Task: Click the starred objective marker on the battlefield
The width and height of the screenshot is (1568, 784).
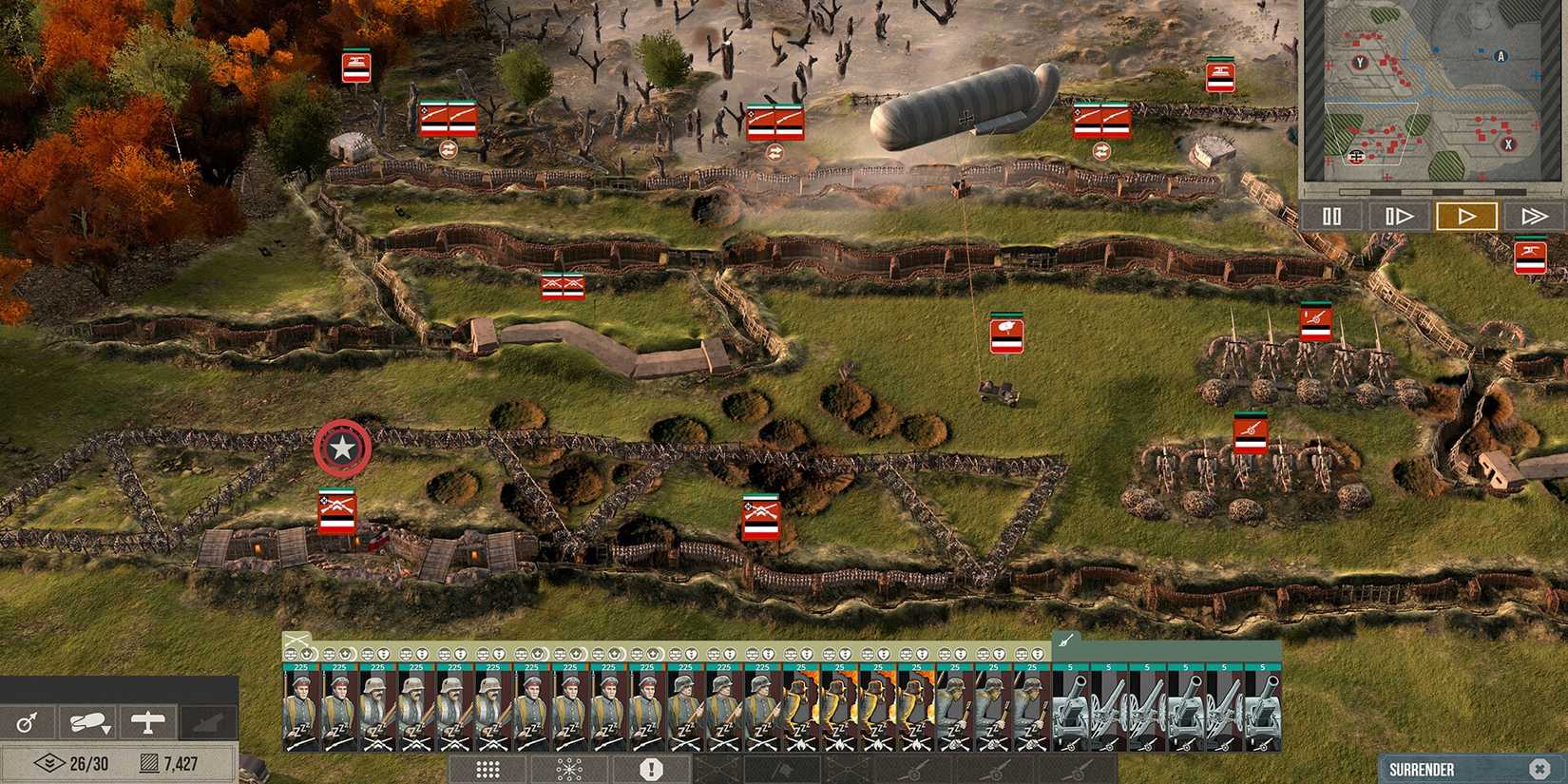Action: tap(342, 449)
